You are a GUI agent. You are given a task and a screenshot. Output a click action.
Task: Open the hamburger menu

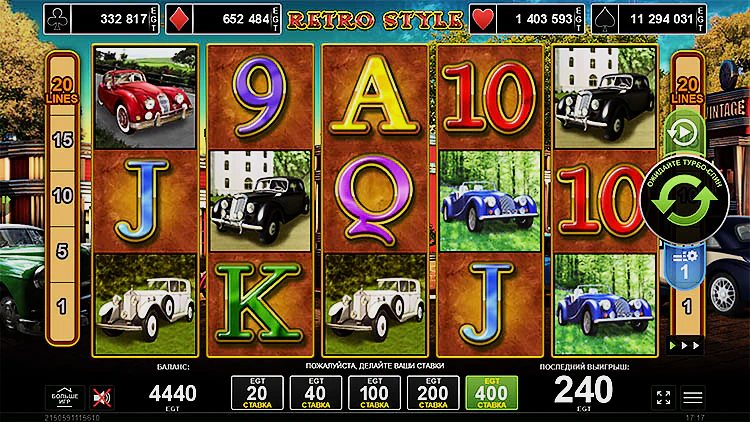tap(692, 397)
